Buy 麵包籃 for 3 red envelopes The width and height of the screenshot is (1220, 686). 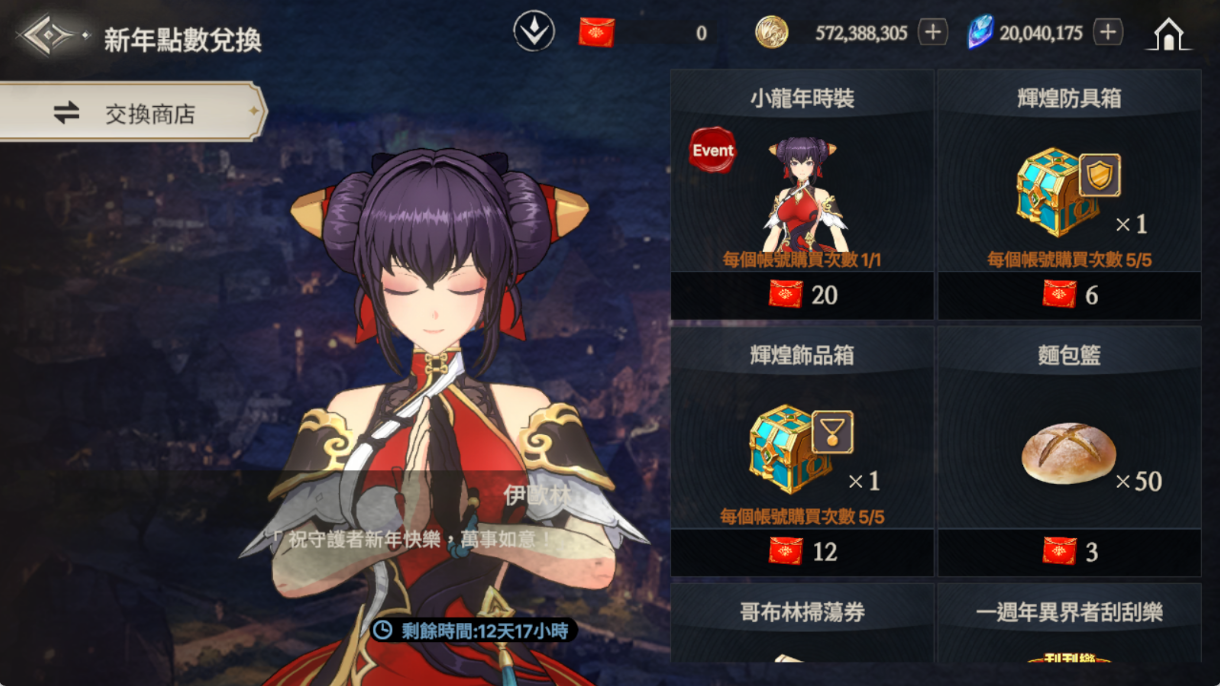pyautogui.click(x=1069, y=551)
